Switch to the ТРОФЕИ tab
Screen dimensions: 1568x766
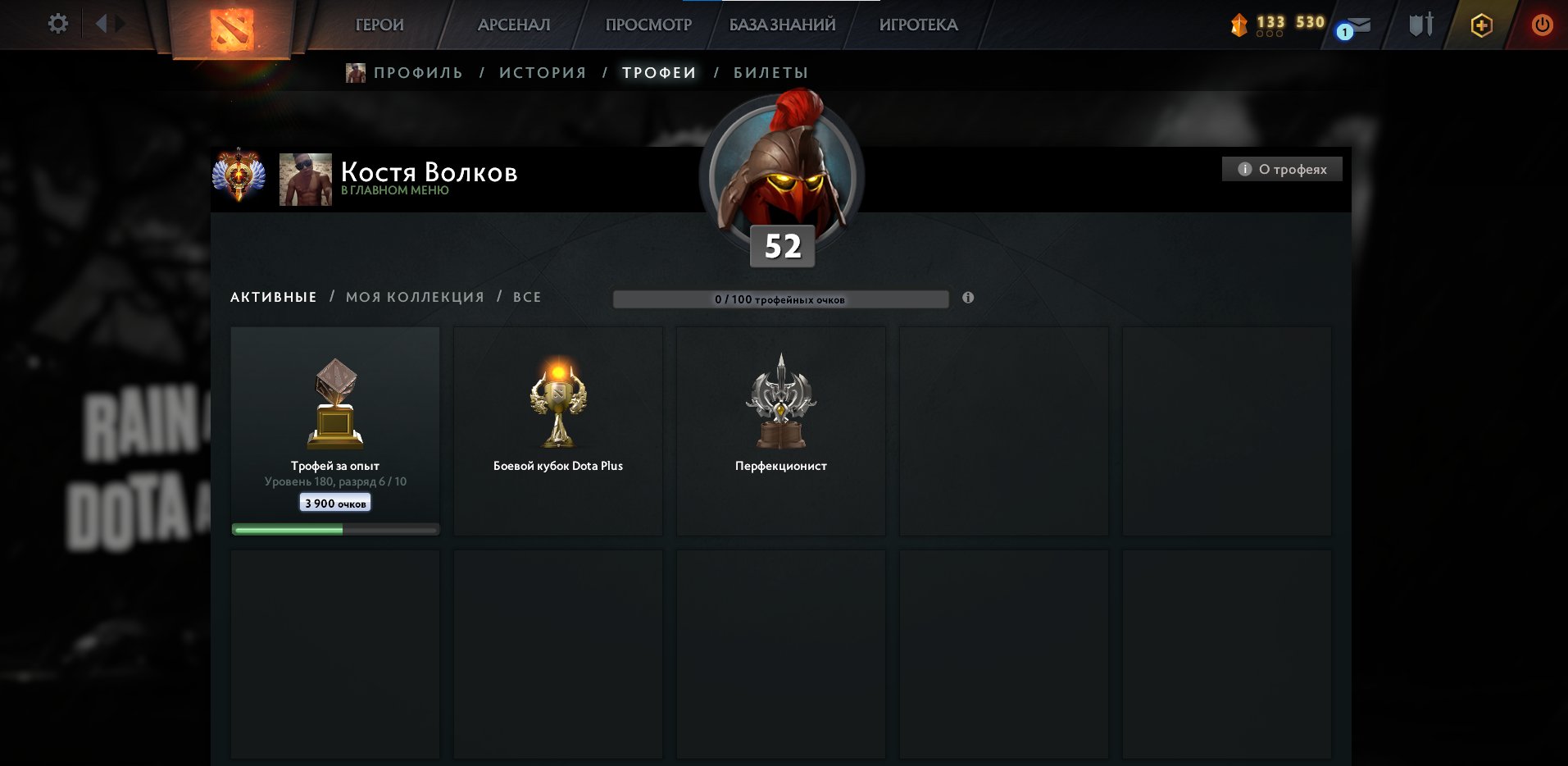pyautogui.click(x=658, y=72)
